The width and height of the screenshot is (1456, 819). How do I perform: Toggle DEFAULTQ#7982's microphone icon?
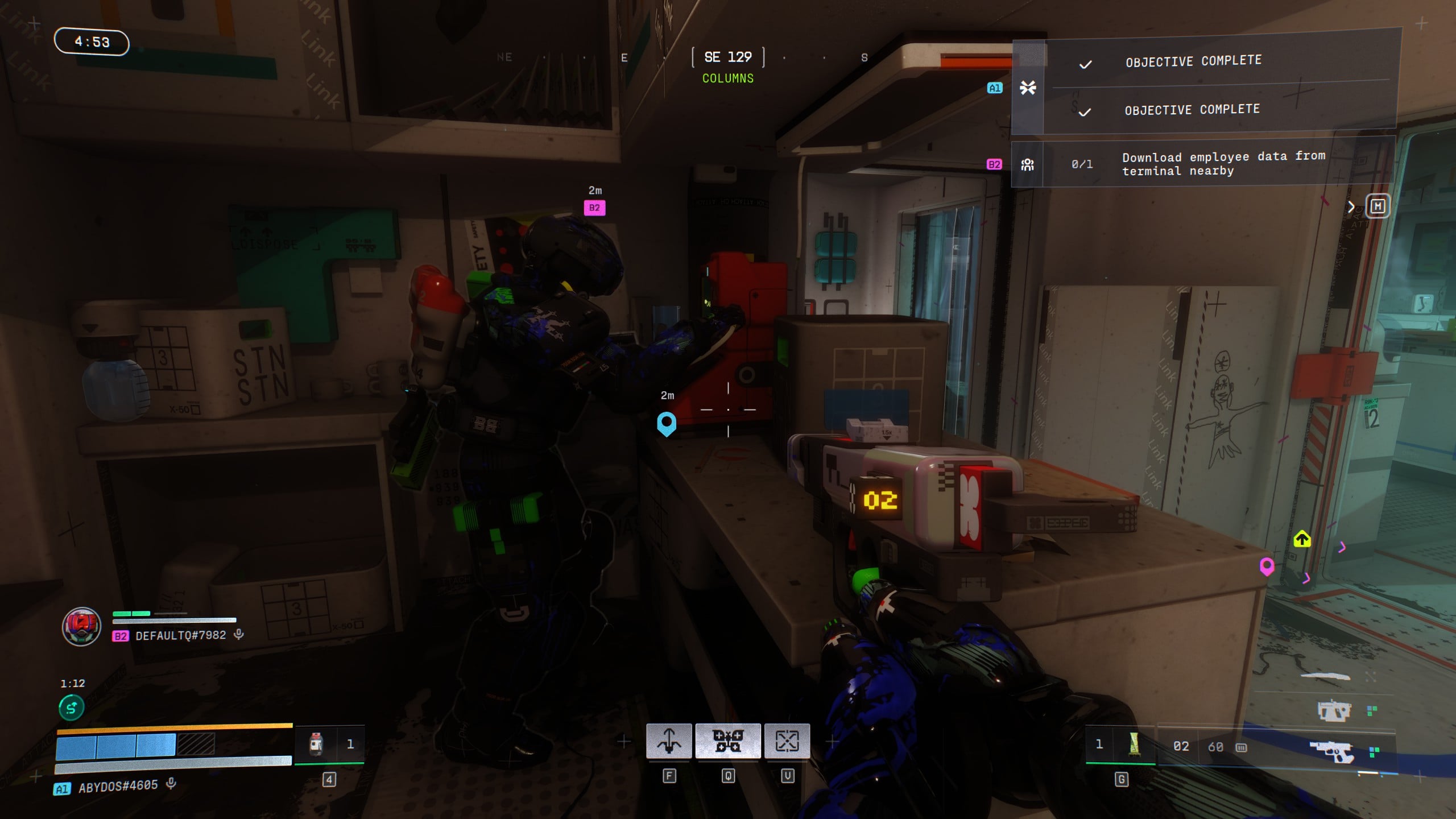pyautogui.click(x=239, y=634)
